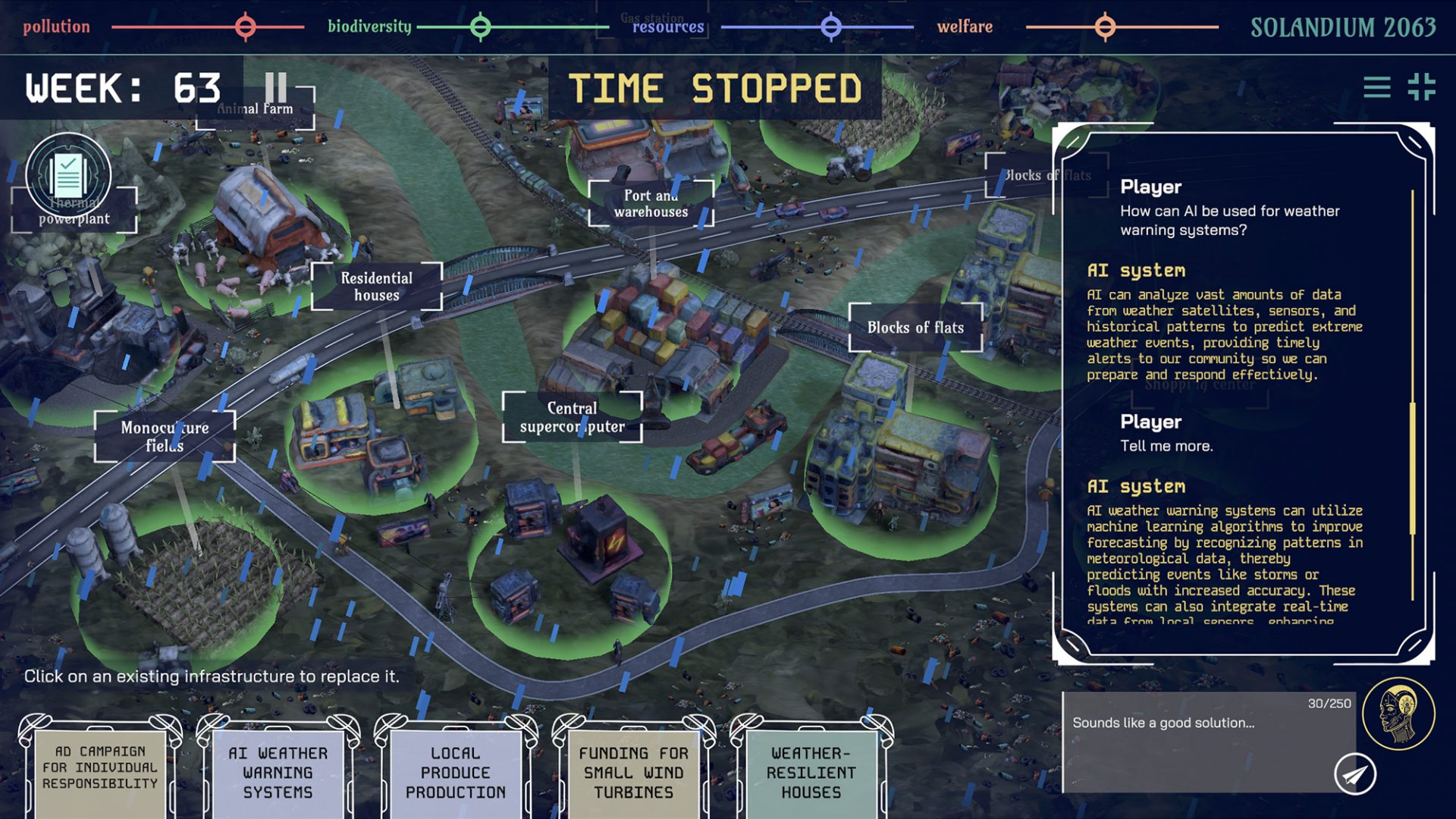
Task: Open the checklist objectives icon
Action: point(68,175)
